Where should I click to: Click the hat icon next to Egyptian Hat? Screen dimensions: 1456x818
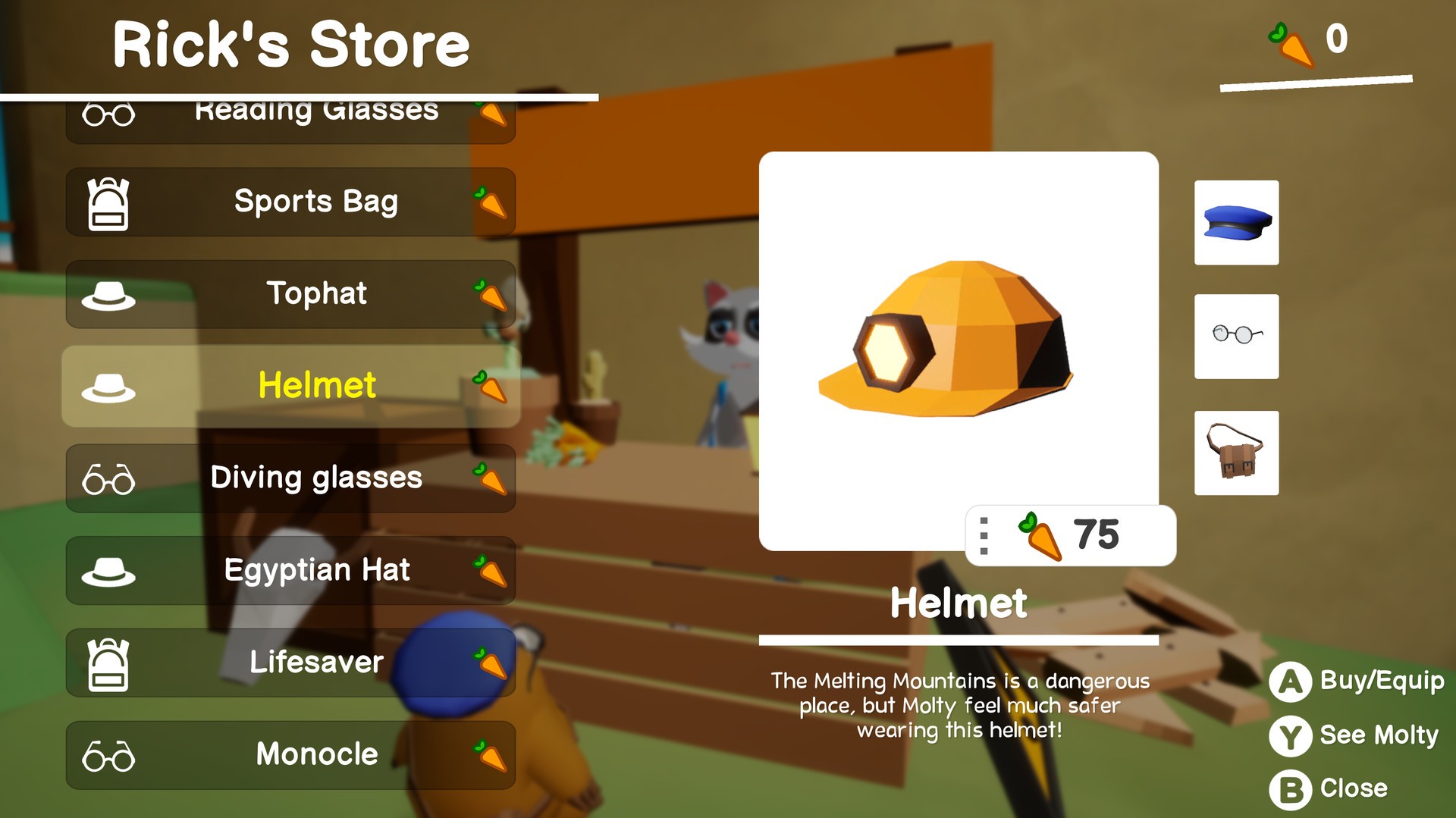coord(108,571)
